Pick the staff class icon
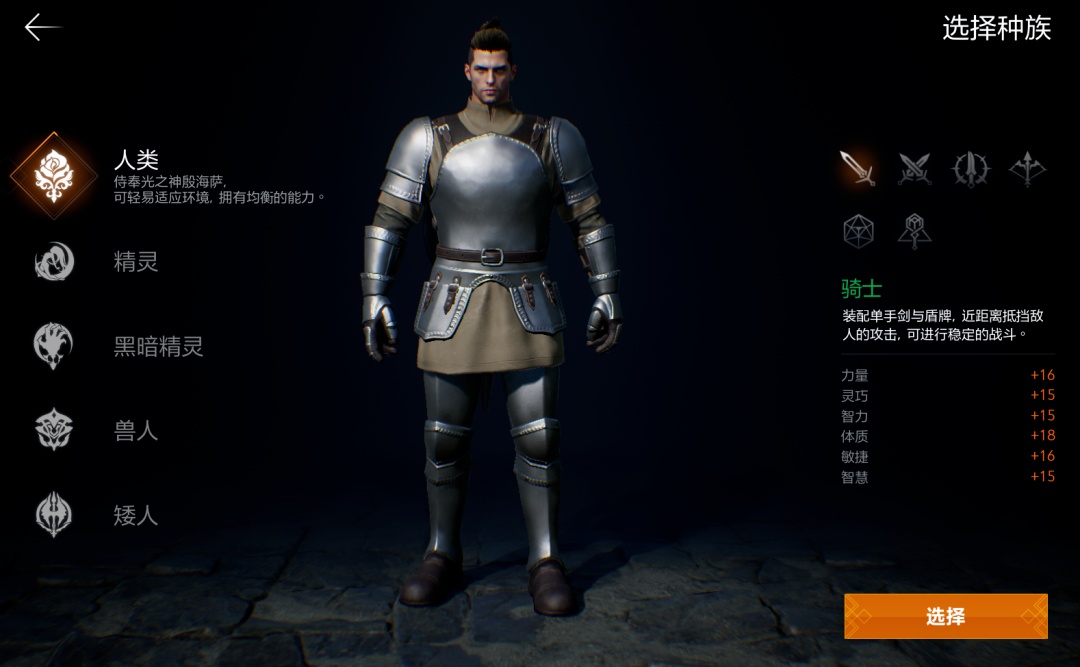The image size is (1080, 667). click(914, 231)
